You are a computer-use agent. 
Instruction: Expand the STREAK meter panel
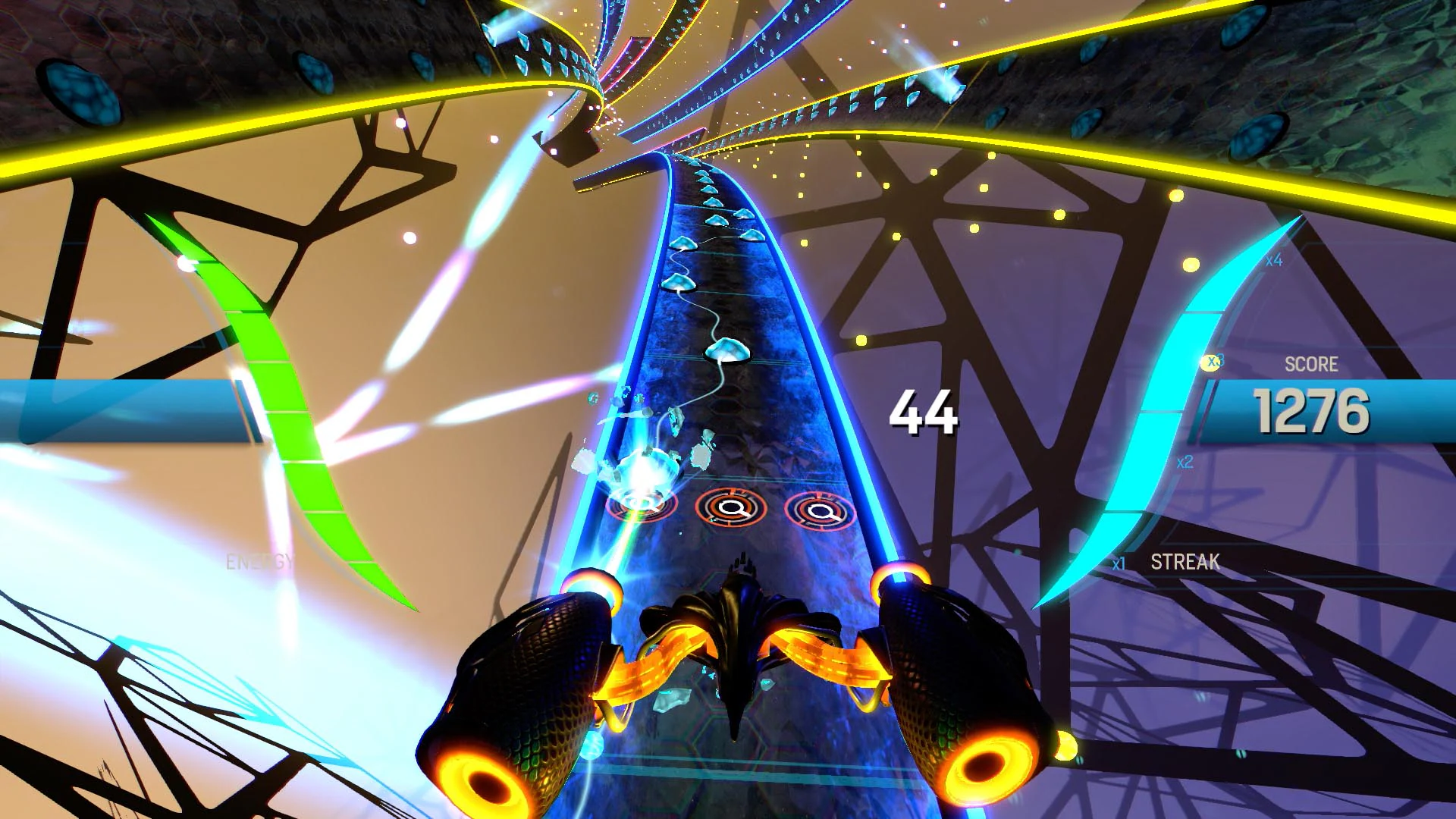1185,563
